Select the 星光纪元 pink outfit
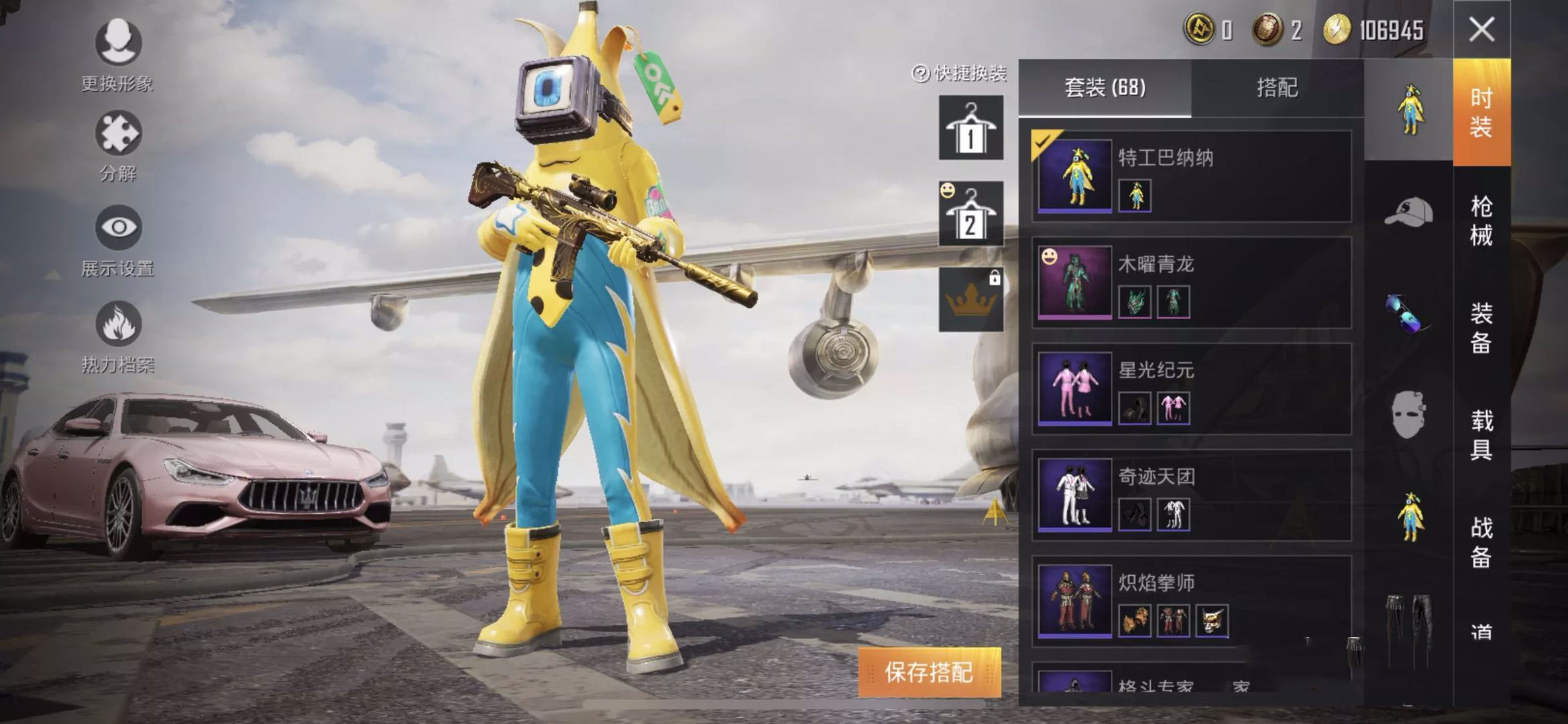 pyautogui.click(x=1191, y=389)
